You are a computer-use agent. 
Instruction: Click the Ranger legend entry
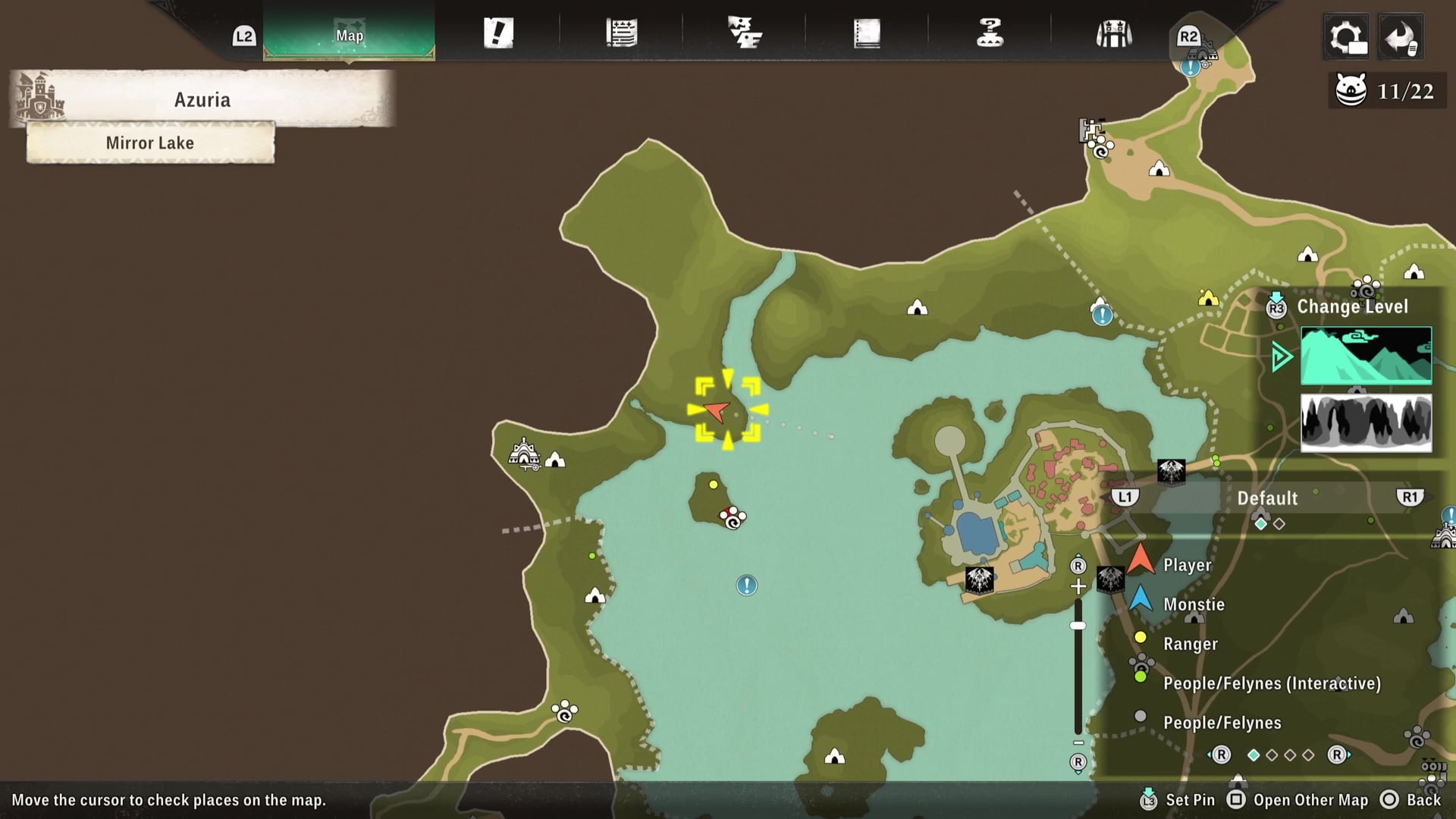tap(1190, 644)
